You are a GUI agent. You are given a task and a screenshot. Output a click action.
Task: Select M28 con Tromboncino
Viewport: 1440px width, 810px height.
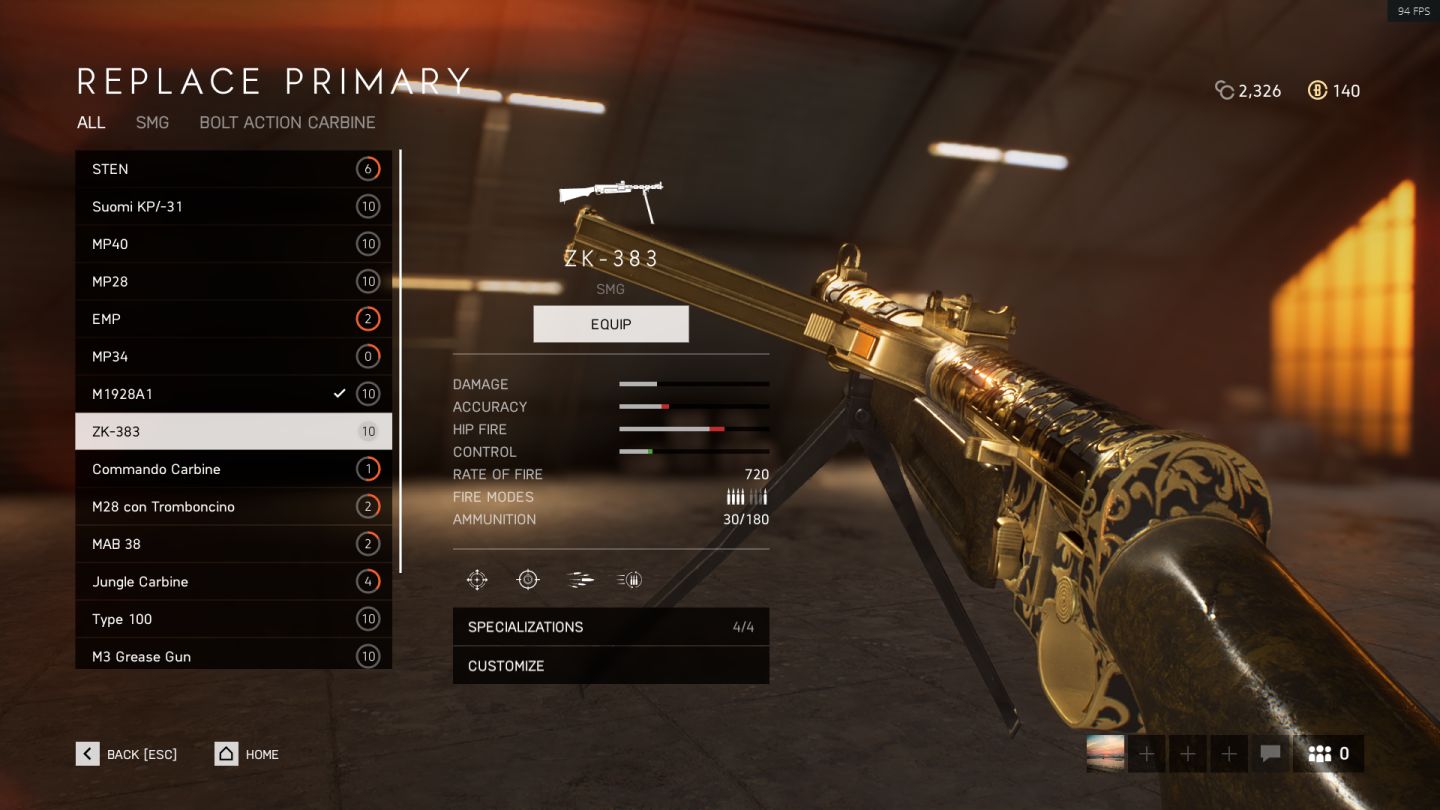coord(233,507)
